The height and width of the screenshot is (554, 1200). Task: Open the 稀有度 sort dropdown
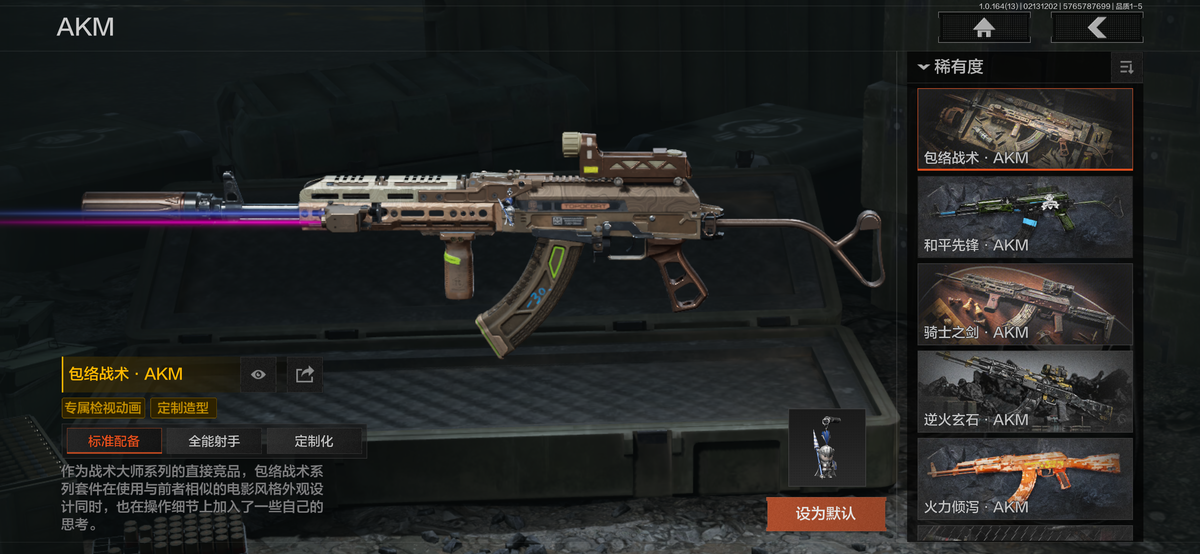(950, 67)
